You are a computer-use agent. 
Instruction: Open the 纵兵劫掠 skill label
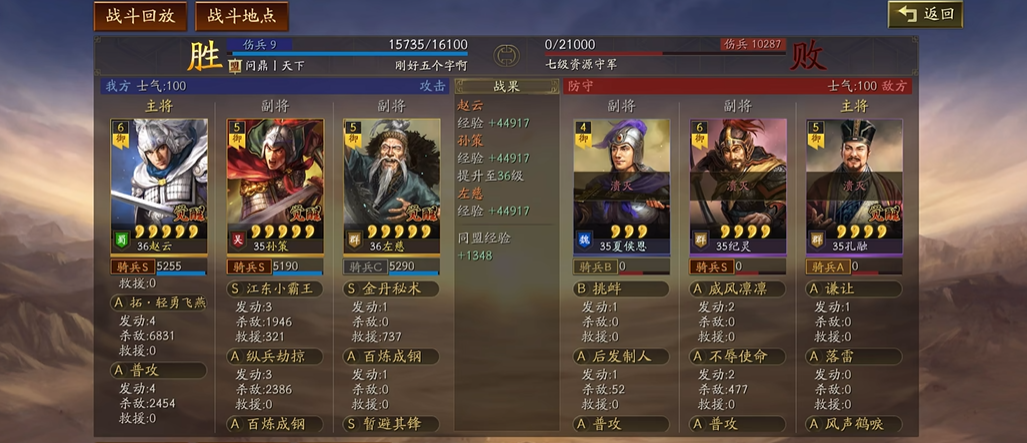coord(275,356)
